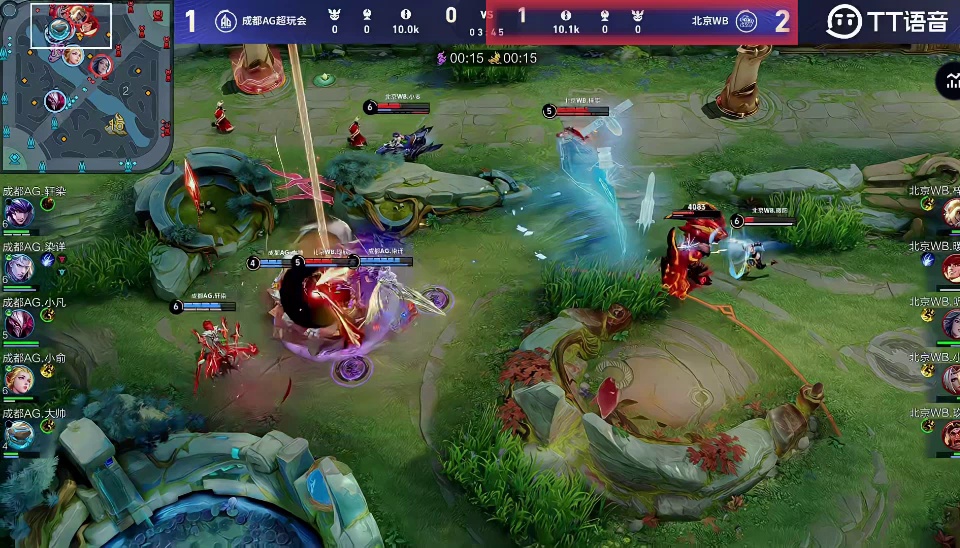
Task: Click the minimap in the corner
Action: 86,84
